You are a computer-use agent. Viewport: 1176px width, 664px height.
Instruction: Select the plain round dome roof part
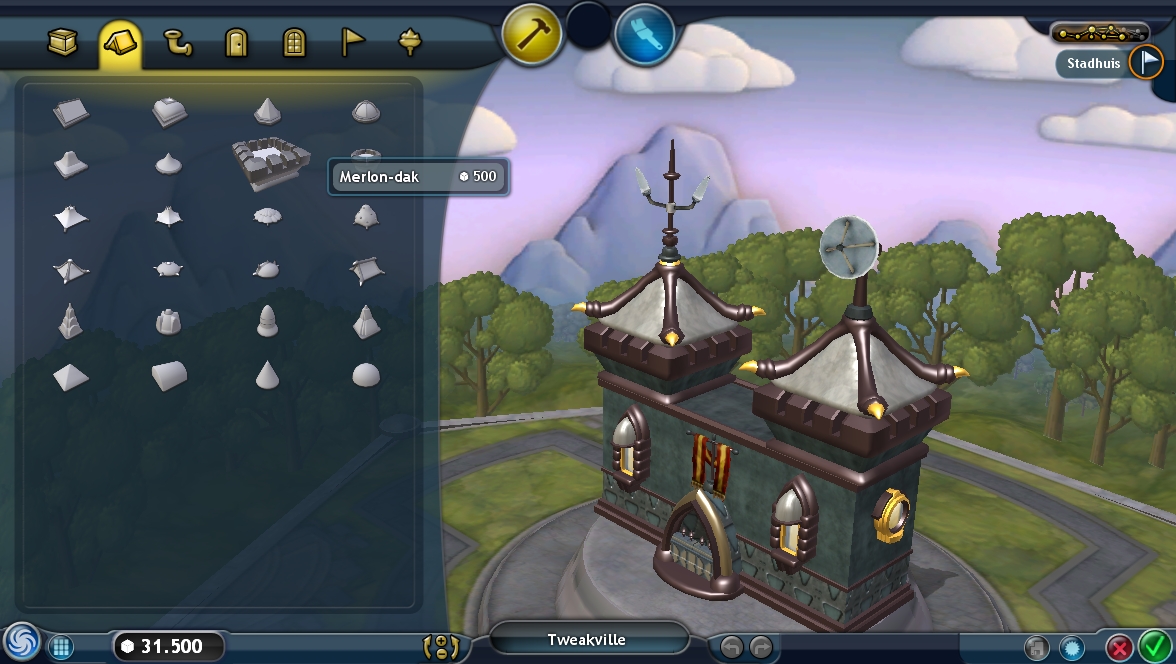point(366,375)
